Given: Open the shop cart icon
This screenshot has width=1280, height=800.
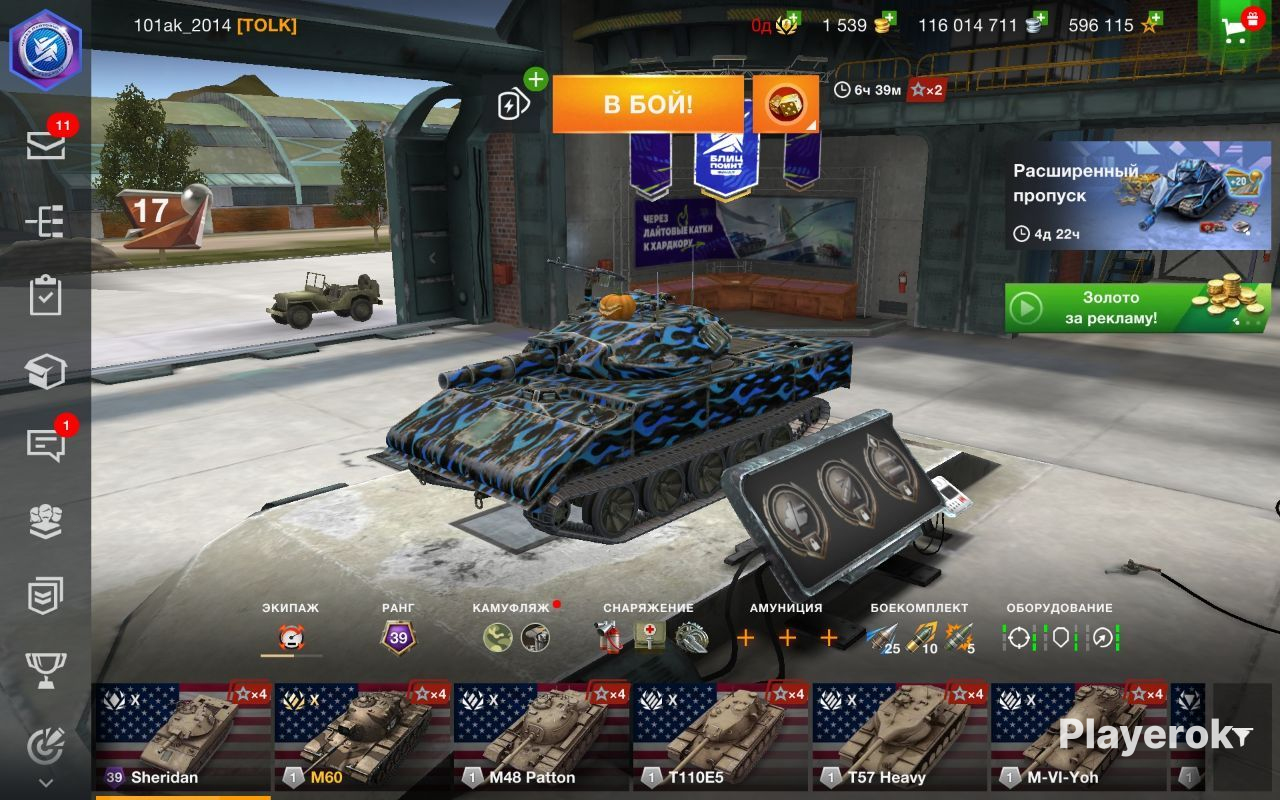Looking at the screenshot, I should click(1239, 28).
